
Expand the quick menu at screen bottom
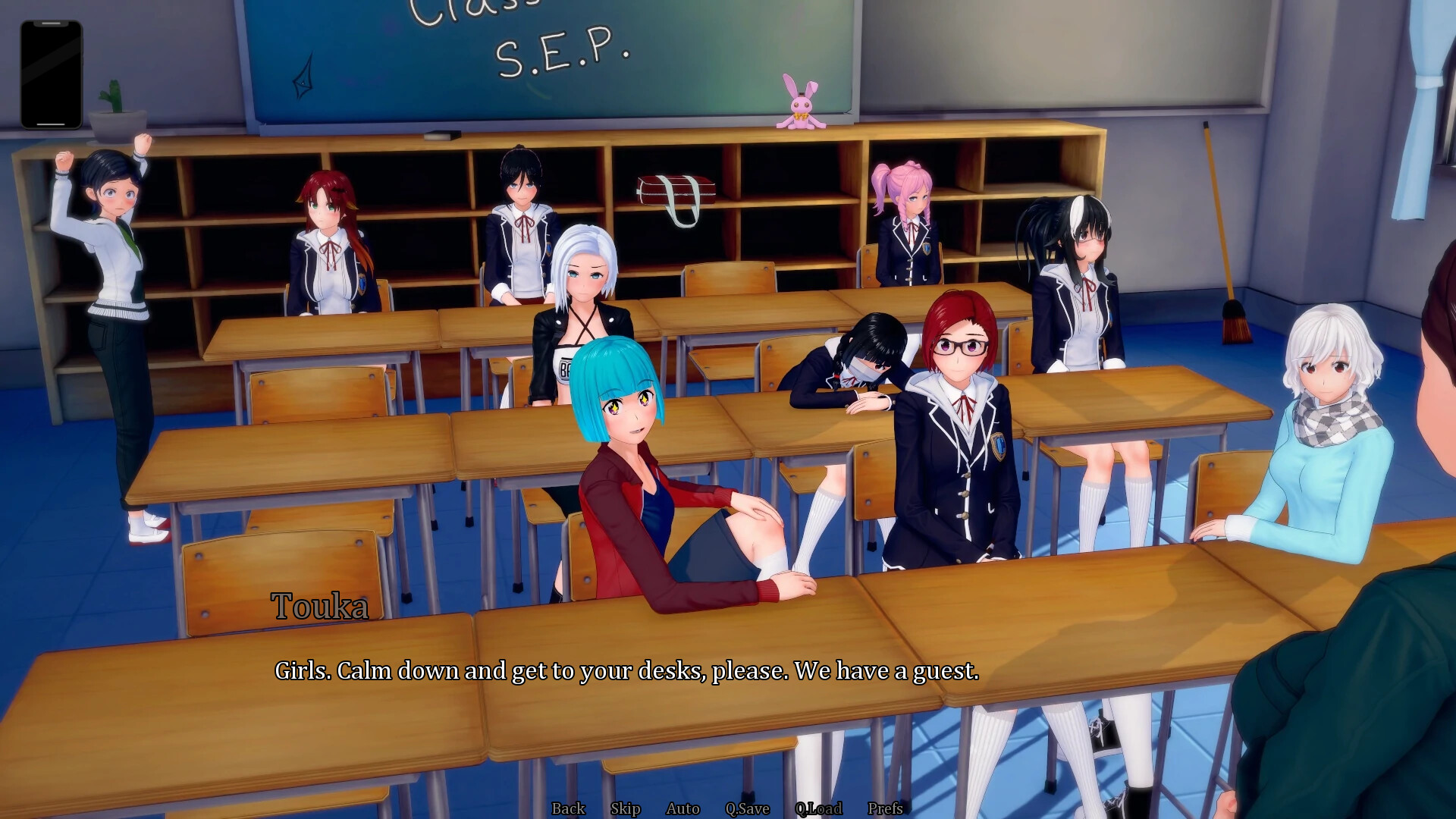click(x=728, y=808)
